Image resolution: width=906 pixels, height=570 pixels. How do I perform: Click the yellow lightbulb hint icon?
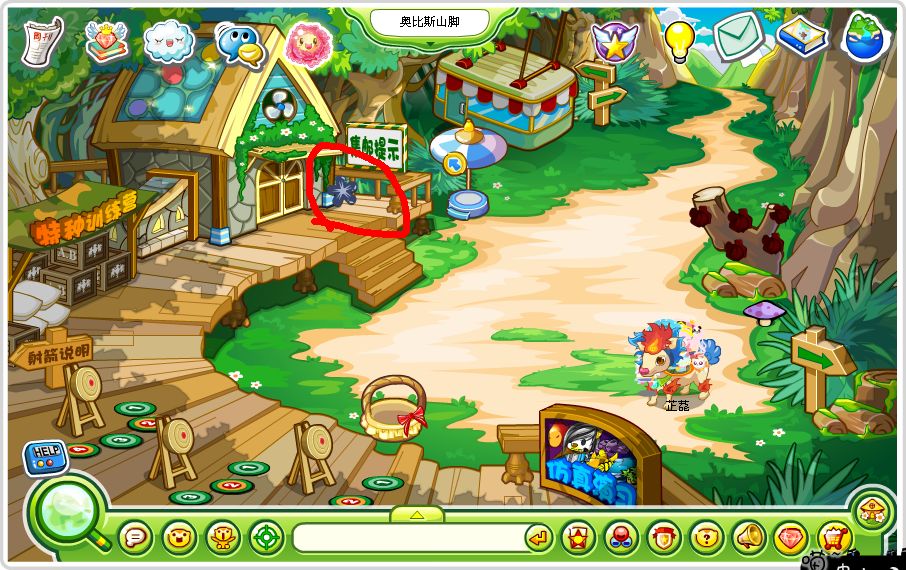pos(680,40)
